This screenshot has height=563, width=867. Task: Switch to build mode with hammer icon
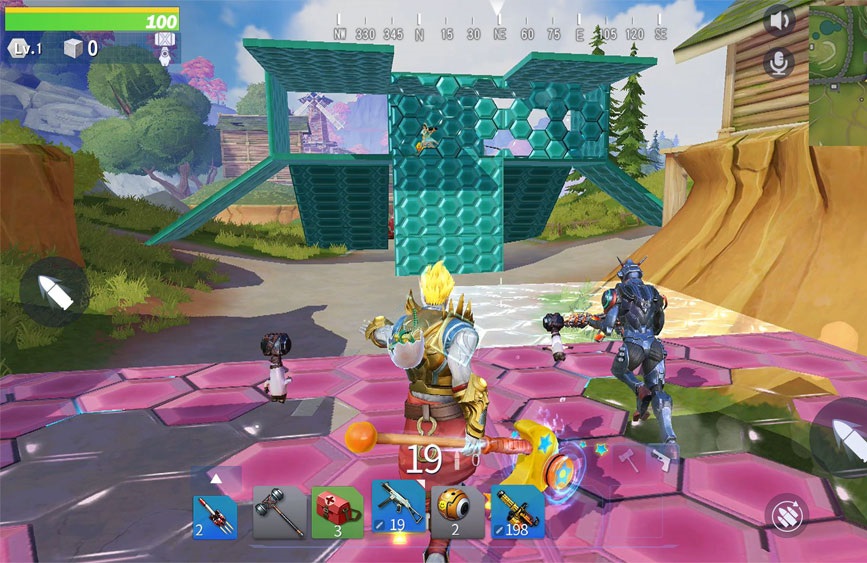(x=628, y=458)
